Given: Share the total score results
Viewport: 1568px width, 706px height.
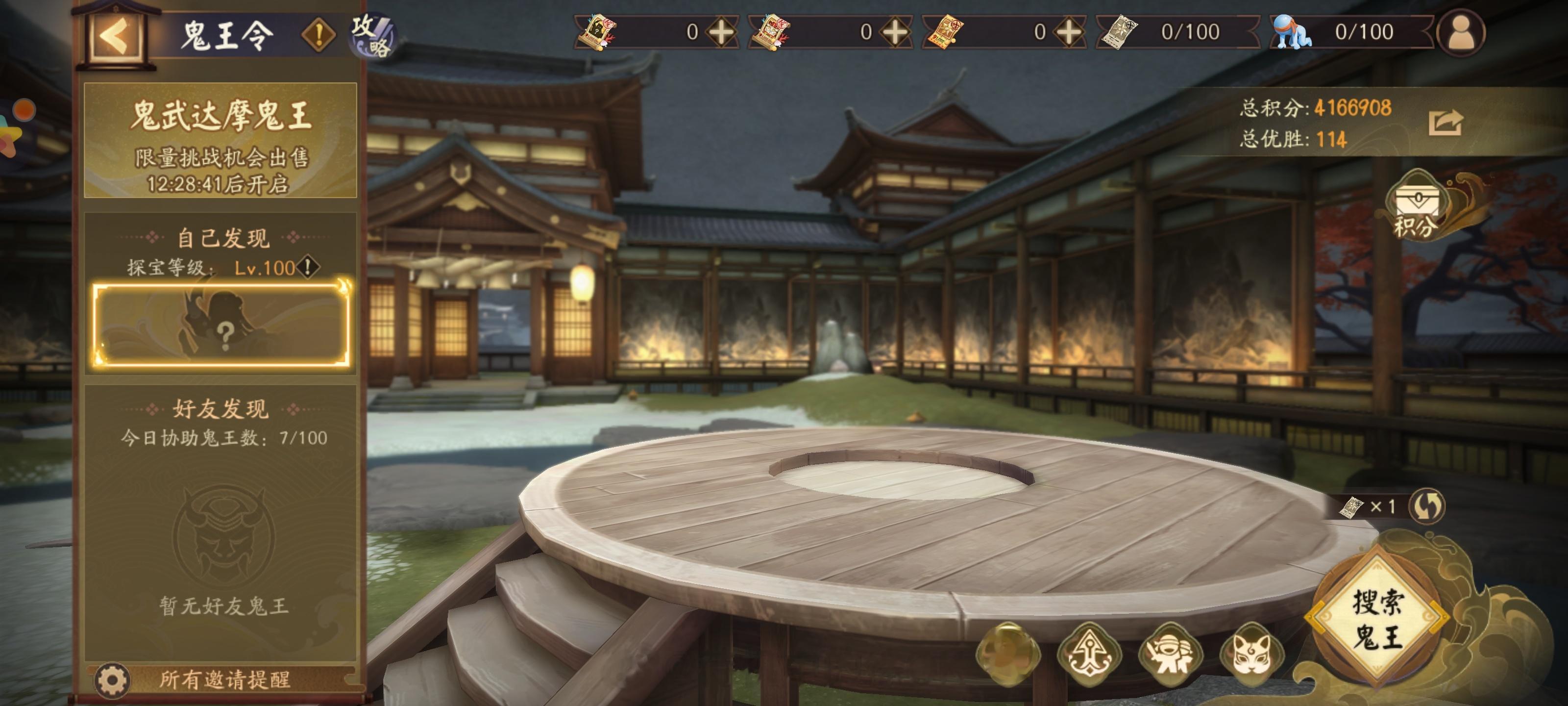Looking at the screenshot, I should coord(1445,123).
